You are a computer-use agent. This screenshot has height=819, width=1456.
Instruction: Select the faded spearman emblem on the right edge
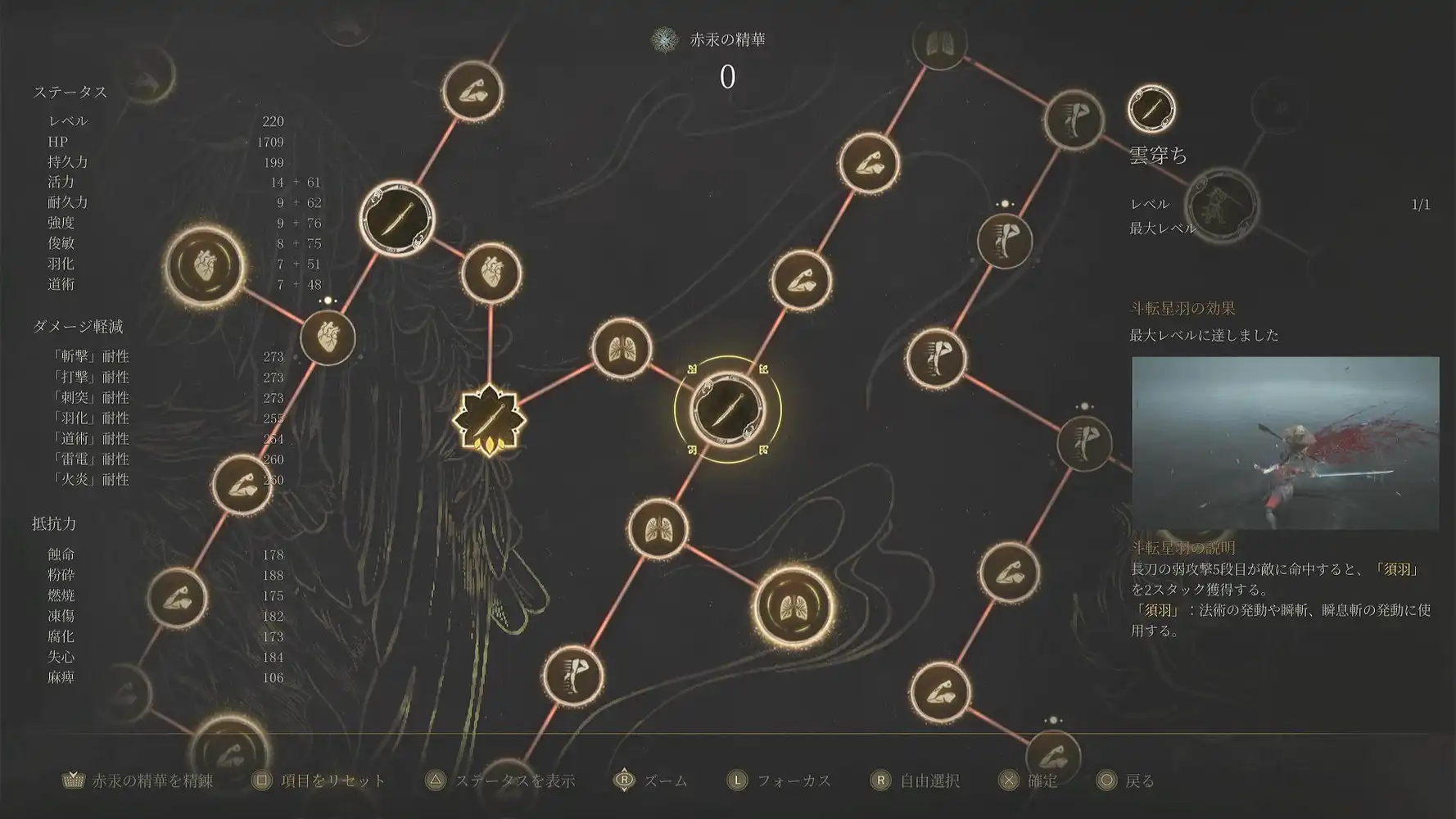coord(1222,205)
